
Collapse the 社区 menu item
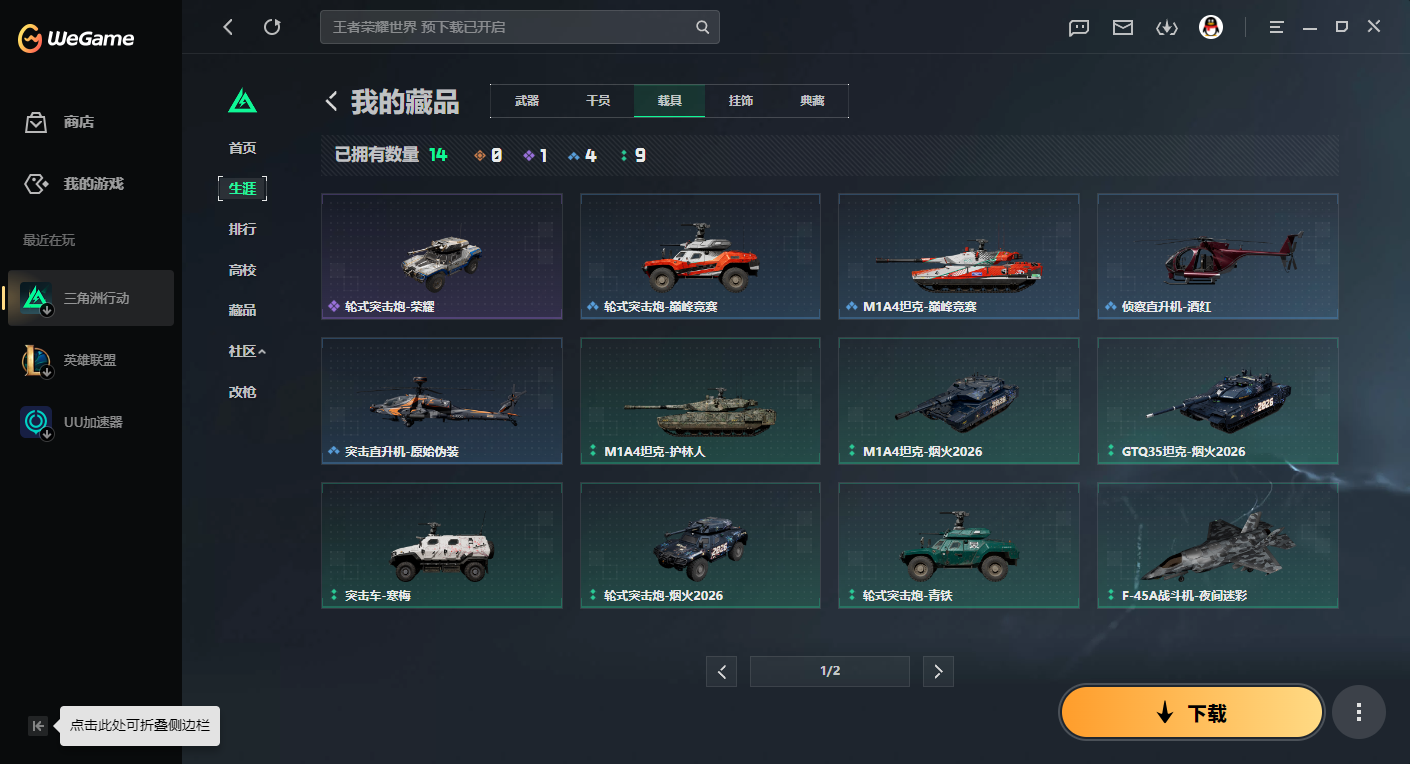point(243,351)
